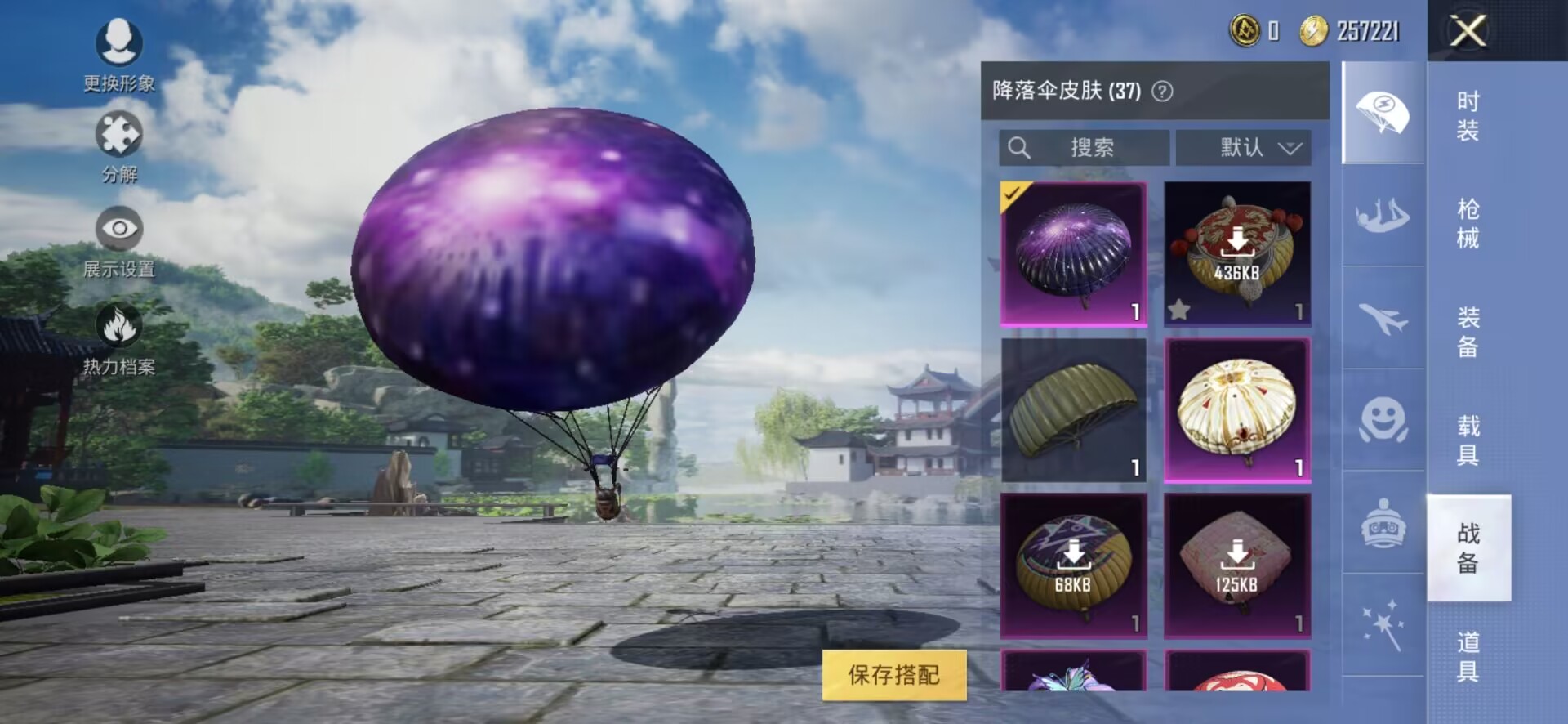
Task: Switch to the 时装 fashion tab
Action: [1468, 115]
